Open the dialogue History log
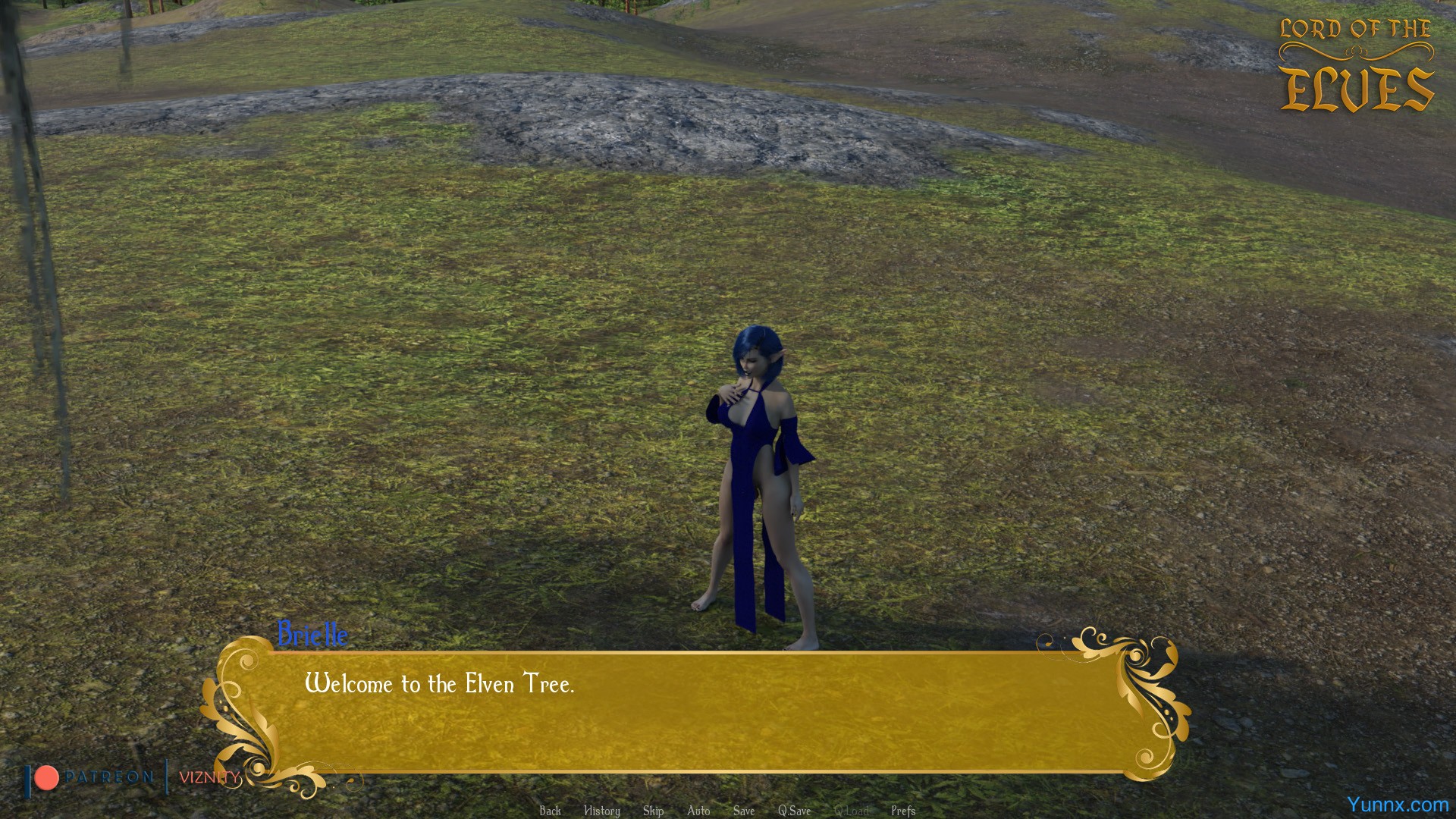 [x=601, y=811]
